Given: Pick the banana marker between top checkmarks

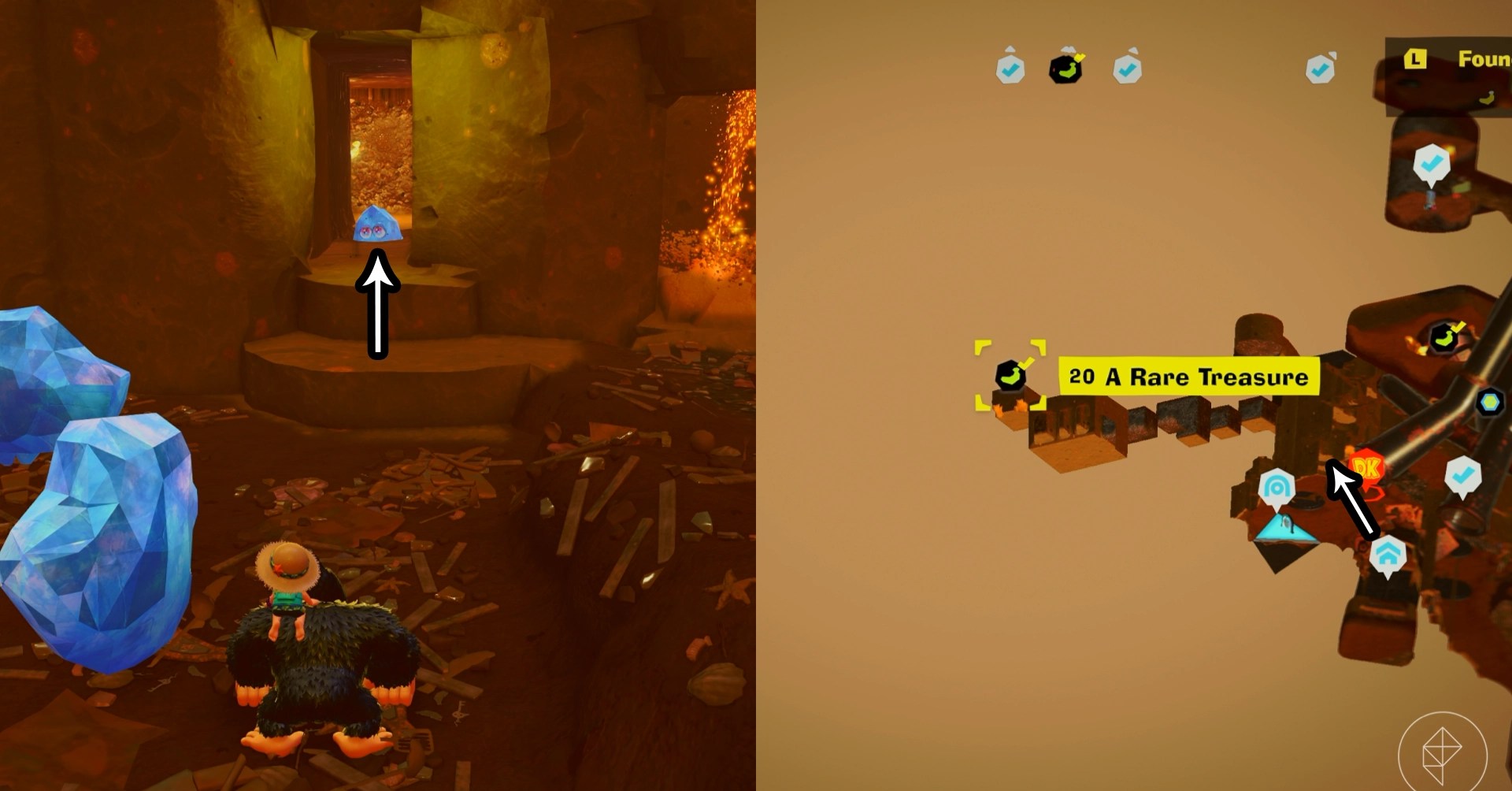Looking at the screenshot, I should click(1065, 69).
